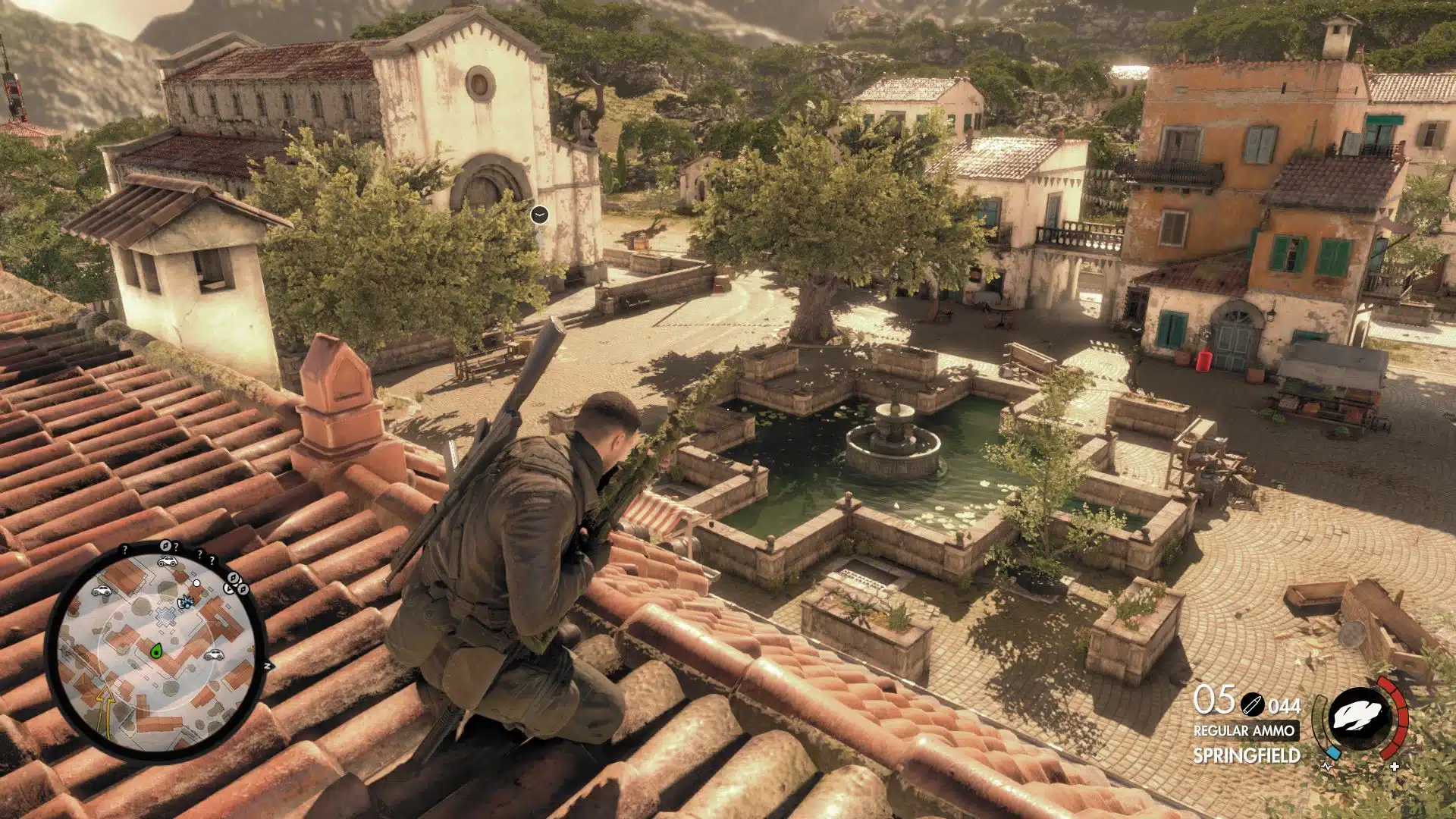The image size is (1456, 819).
Task: Click the bullet icon beside the ammo counter
Action: point(1253,704)
